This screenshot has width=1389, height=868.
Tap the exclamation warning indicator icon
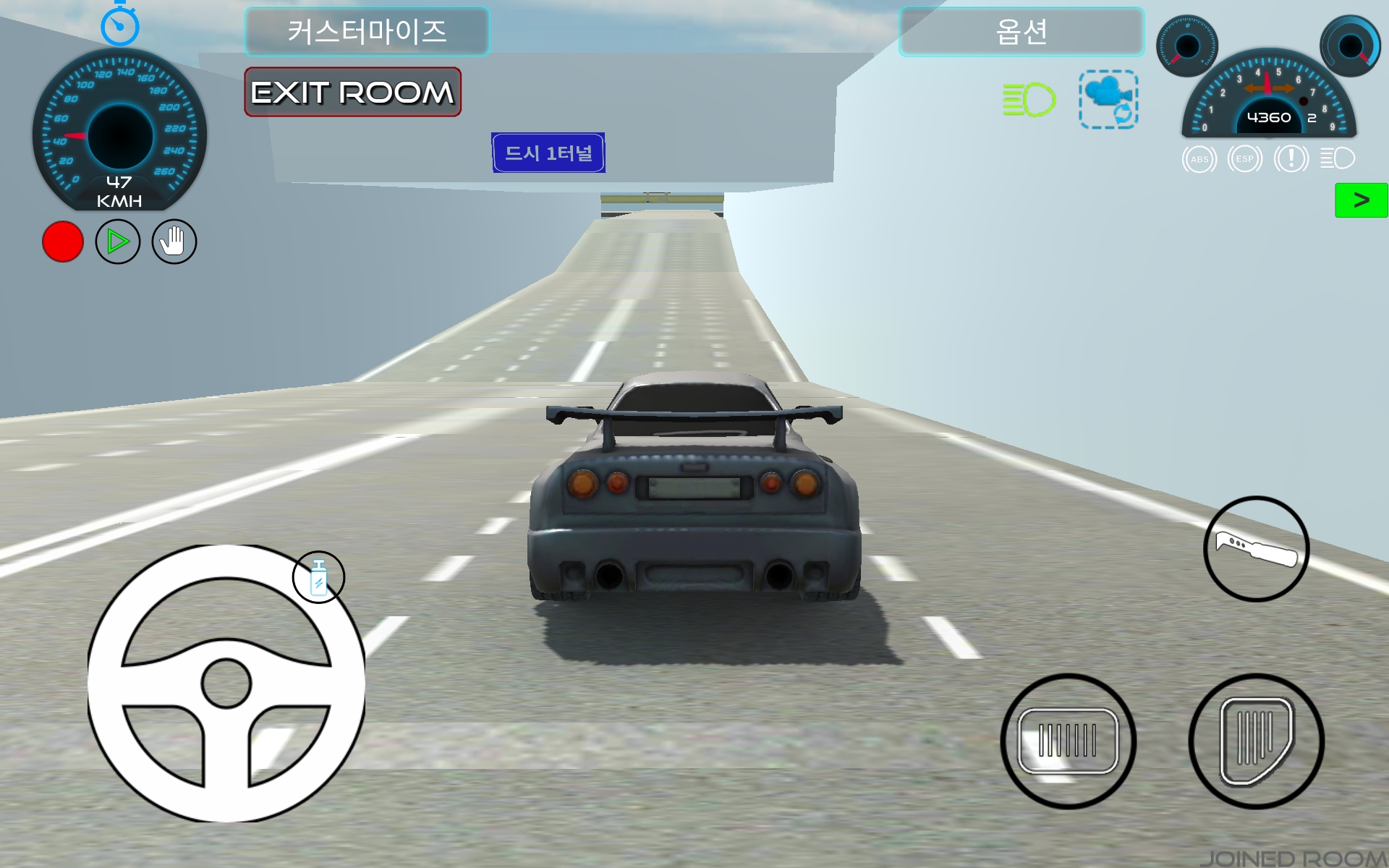click(1291, 159)
